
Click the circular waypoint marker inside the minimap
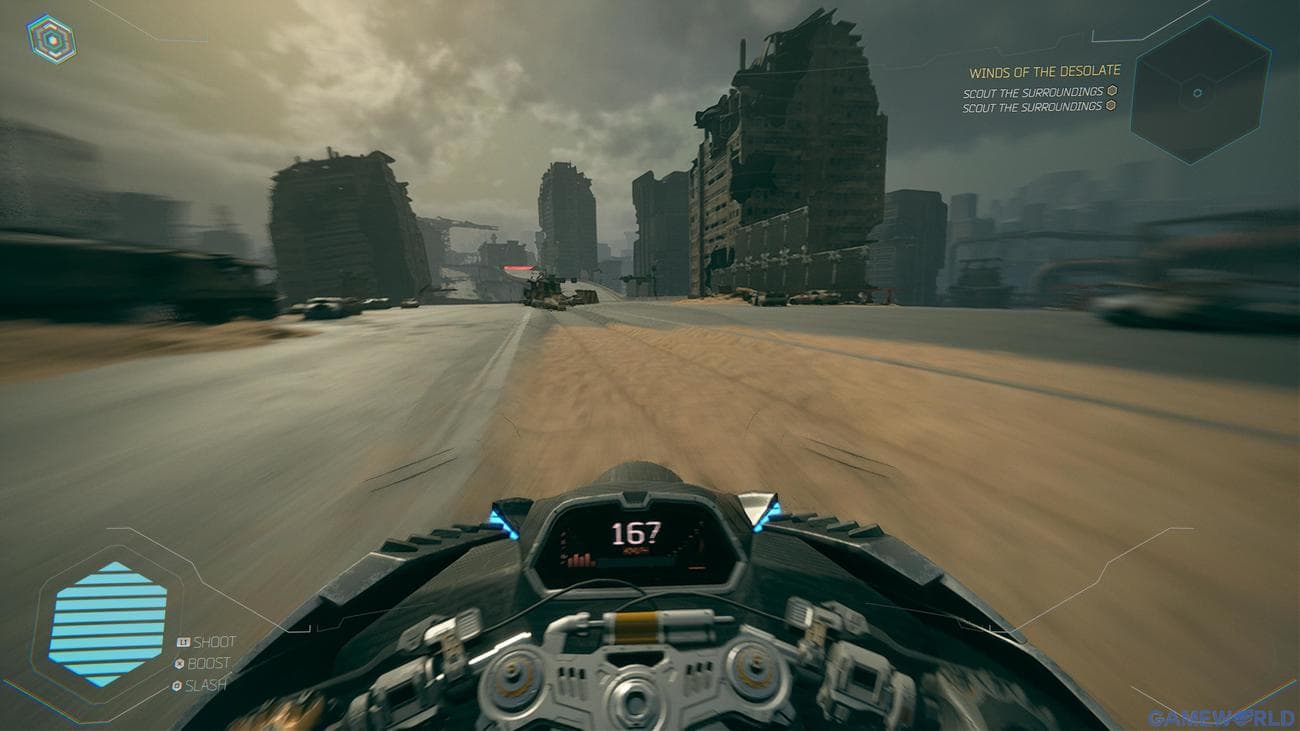tap(1198, 93)
